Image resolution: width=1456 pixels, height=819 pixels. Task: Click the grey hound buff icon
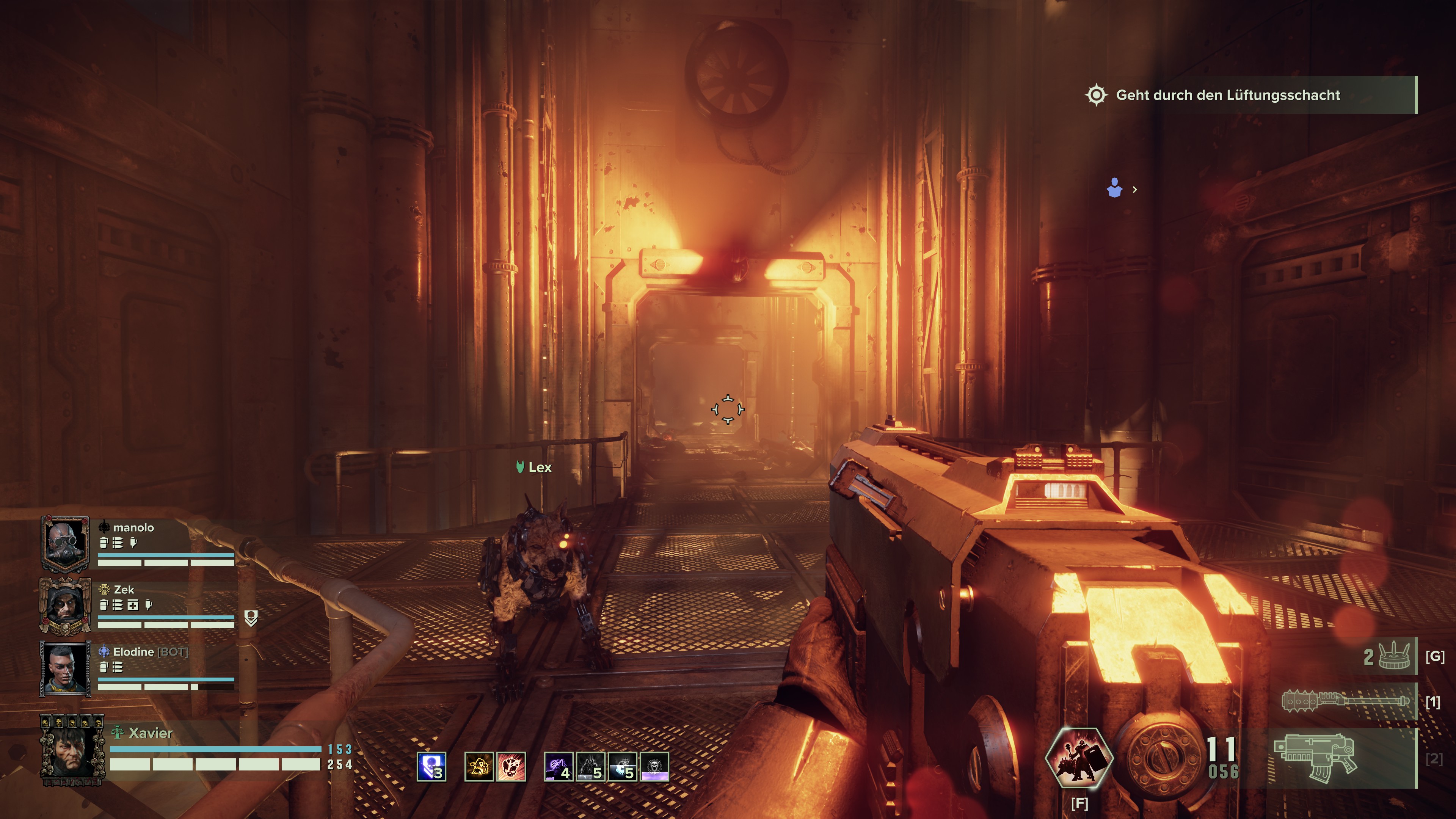(x=591, y=767)
